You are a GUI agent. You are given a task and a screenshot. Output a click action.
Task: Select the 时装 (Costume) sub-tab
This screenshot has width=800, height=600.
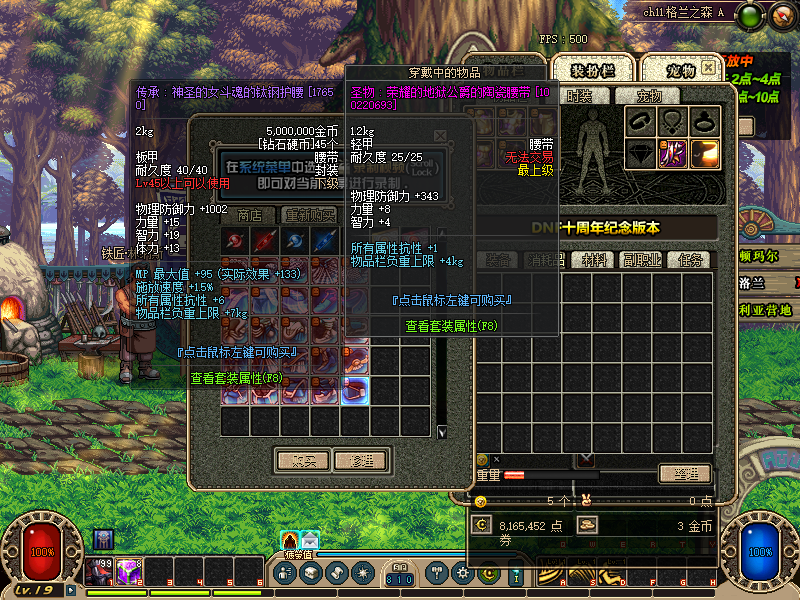click(579, 96)
